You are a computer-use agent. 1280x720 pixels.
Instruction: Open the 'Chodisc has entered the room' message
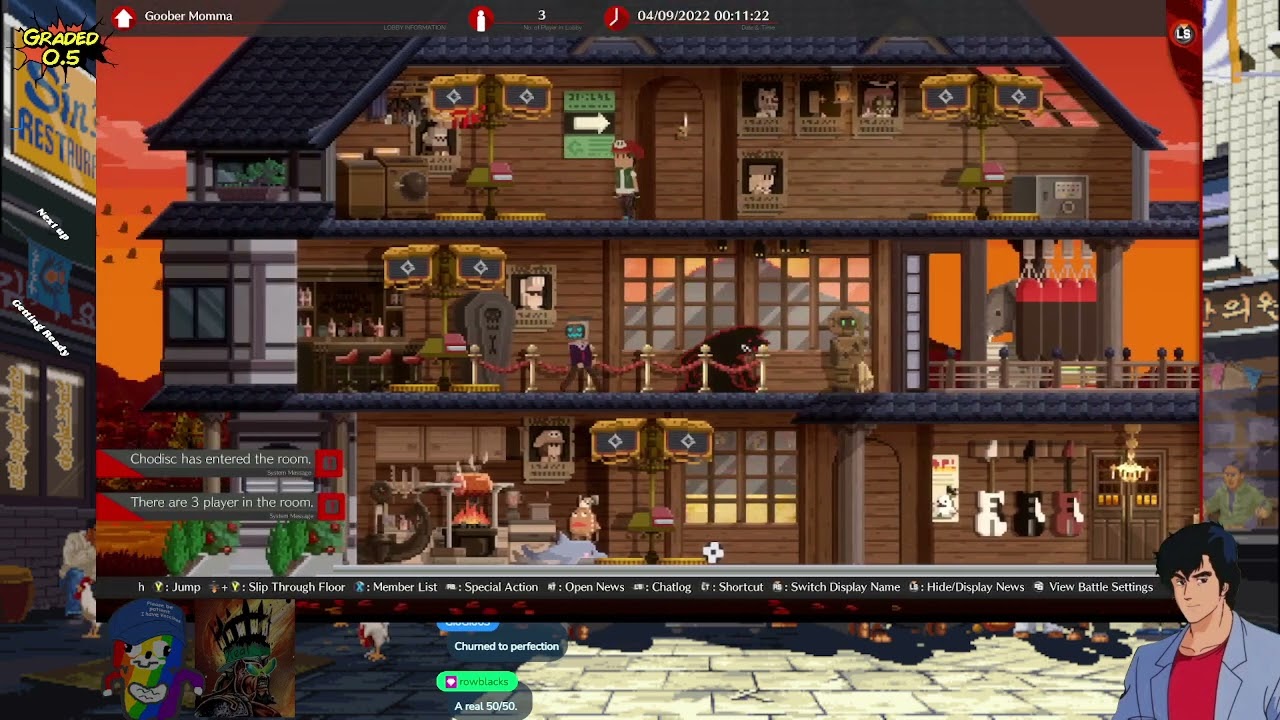[x=219, y=459]
